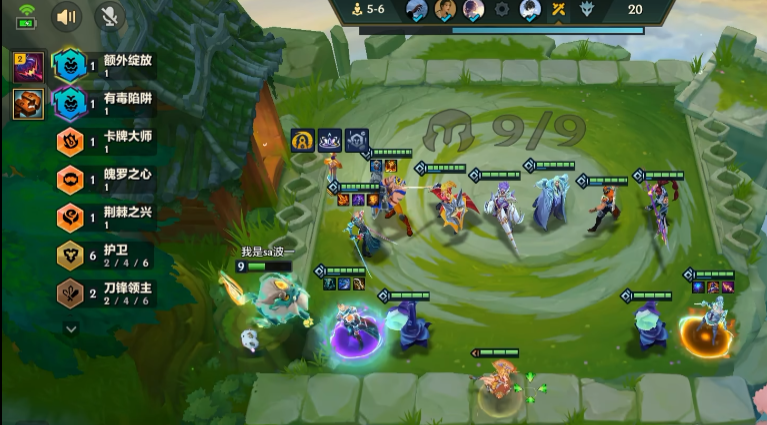767x425 pixels.
Task: Toggle the muted microphone button
Action: [x=109, y=16]
